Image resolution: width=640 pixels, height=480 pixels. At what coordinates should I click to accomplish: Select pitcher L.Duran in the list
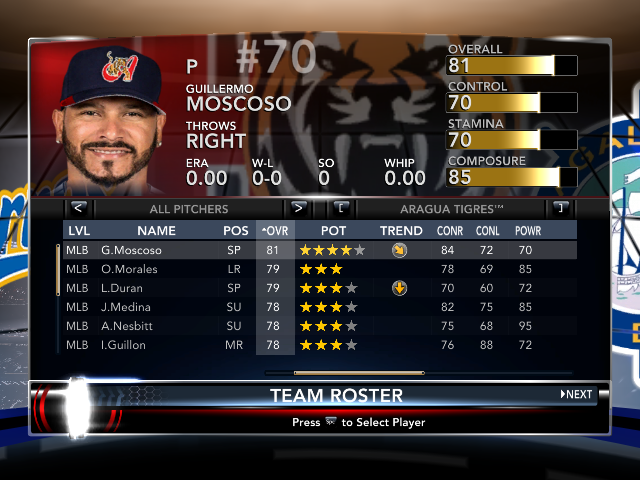click(x=124, y=288)
